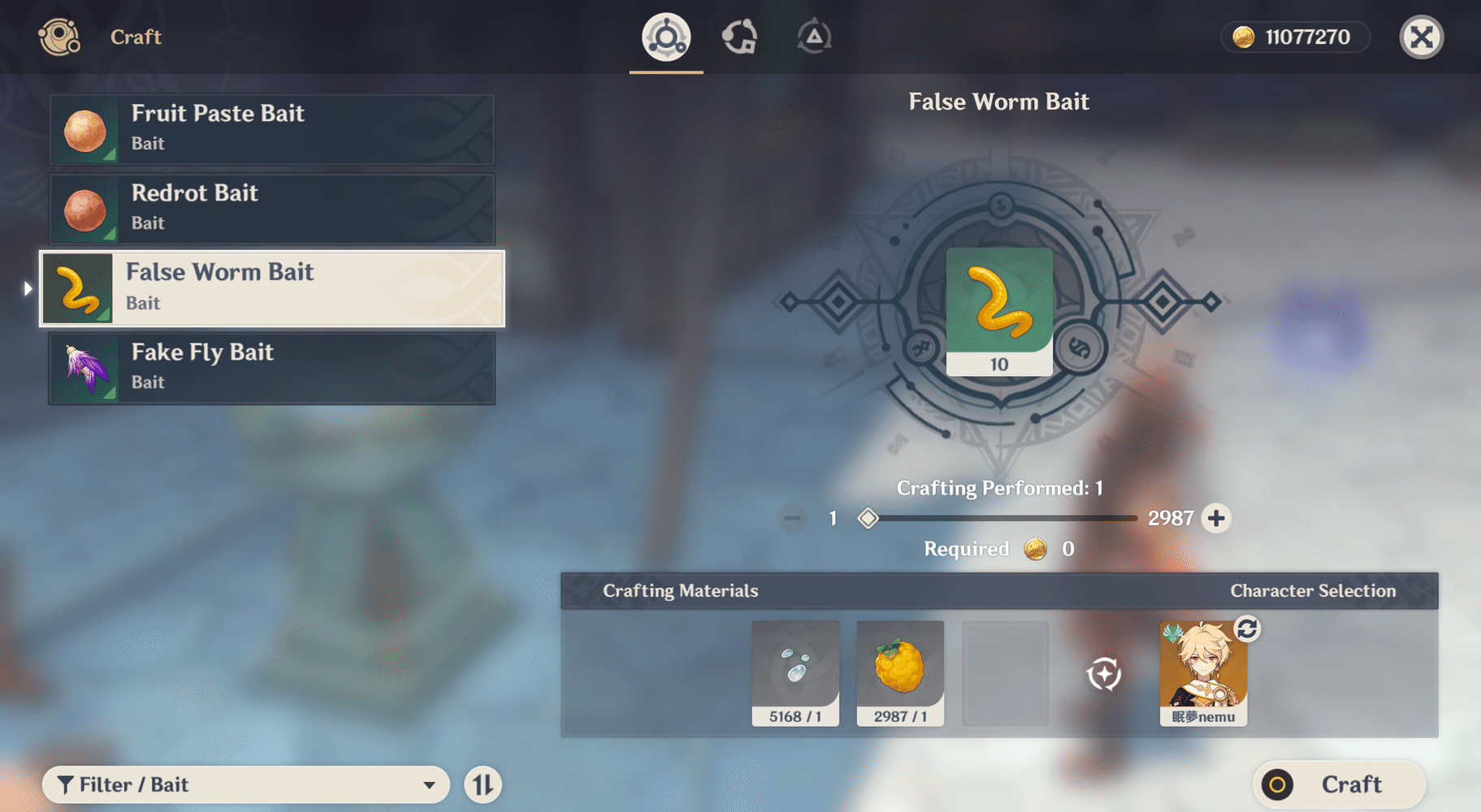The width and height of the screenshot is (1481, 812).
Task: Click the crafting emblem icon beside Craft title
Action: [58, 37]
